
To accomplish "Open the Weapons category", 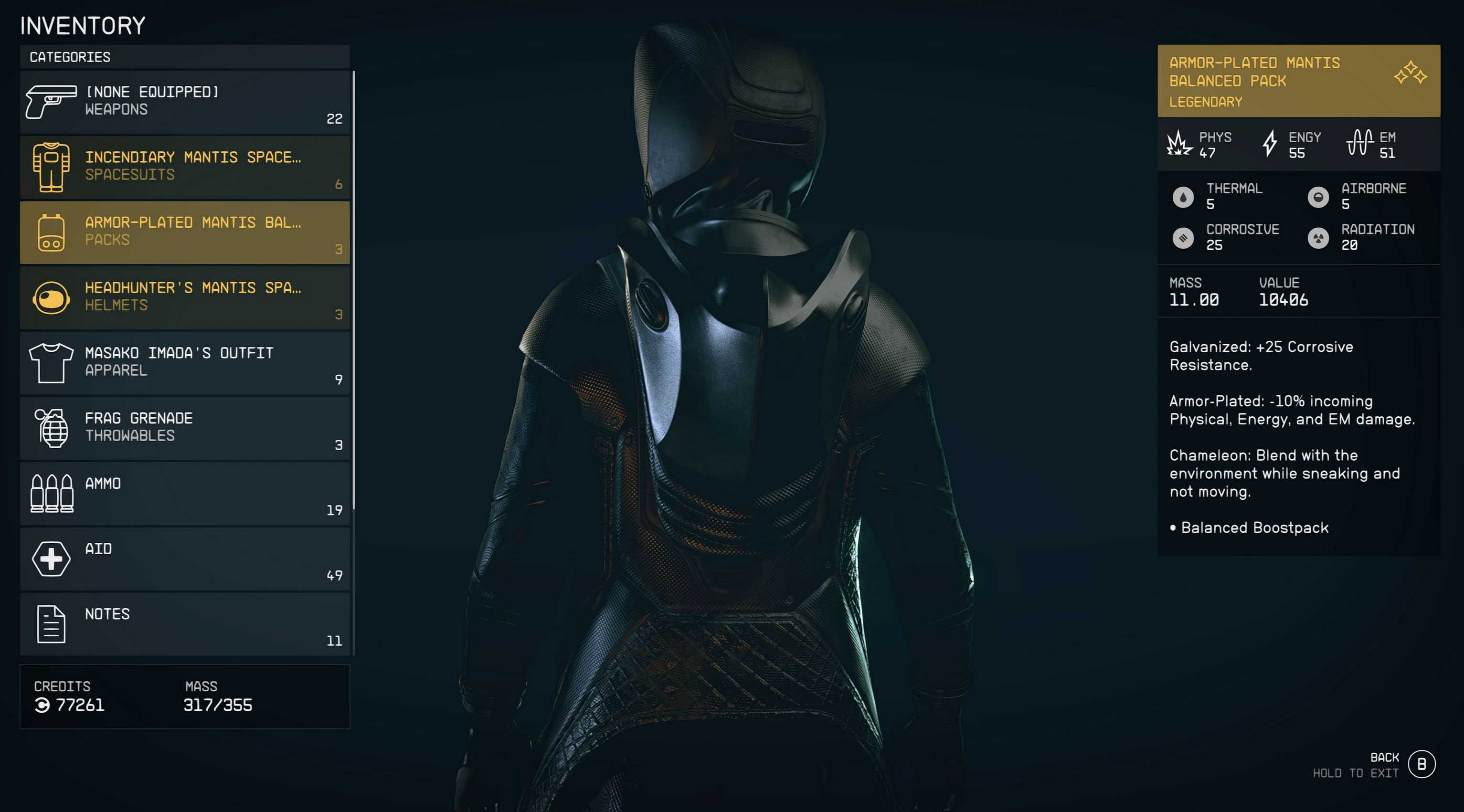I will point(185,102).
